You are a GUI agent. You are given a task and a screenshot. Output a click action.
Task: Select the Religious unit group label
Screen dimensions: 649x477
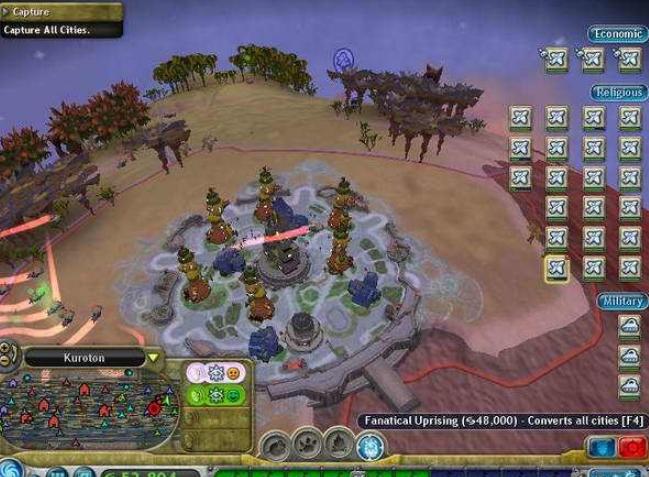tap(617, 92)
